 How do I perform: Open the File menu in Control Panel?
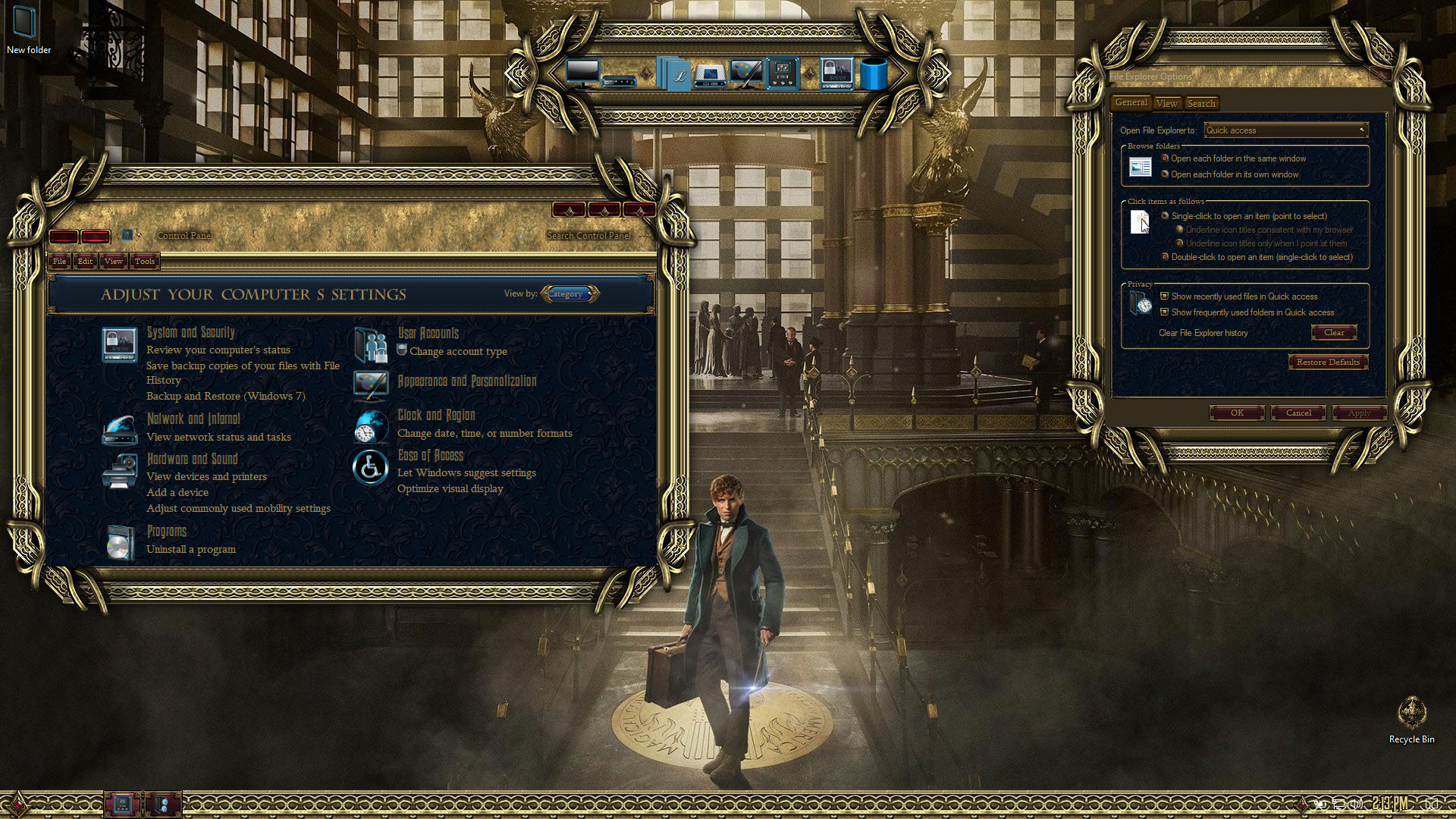[59, 261]
